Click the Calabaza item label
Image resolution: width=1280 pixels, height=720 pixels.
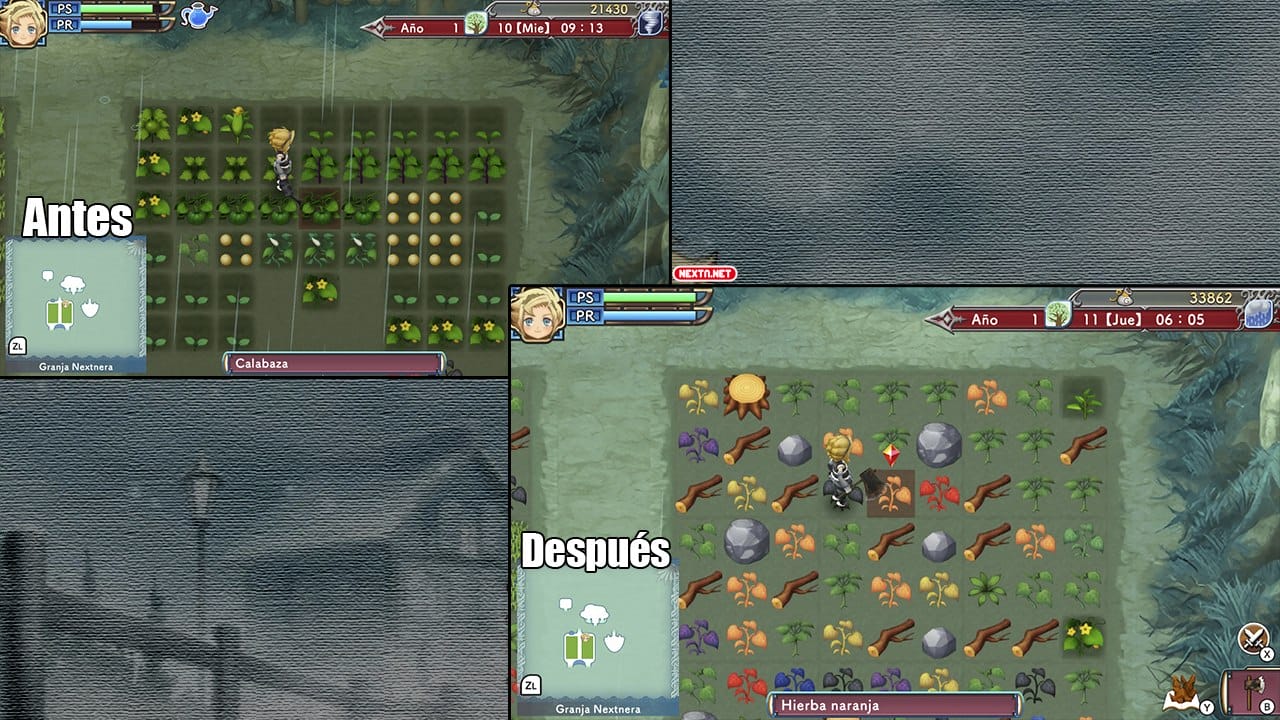(334, 363)
